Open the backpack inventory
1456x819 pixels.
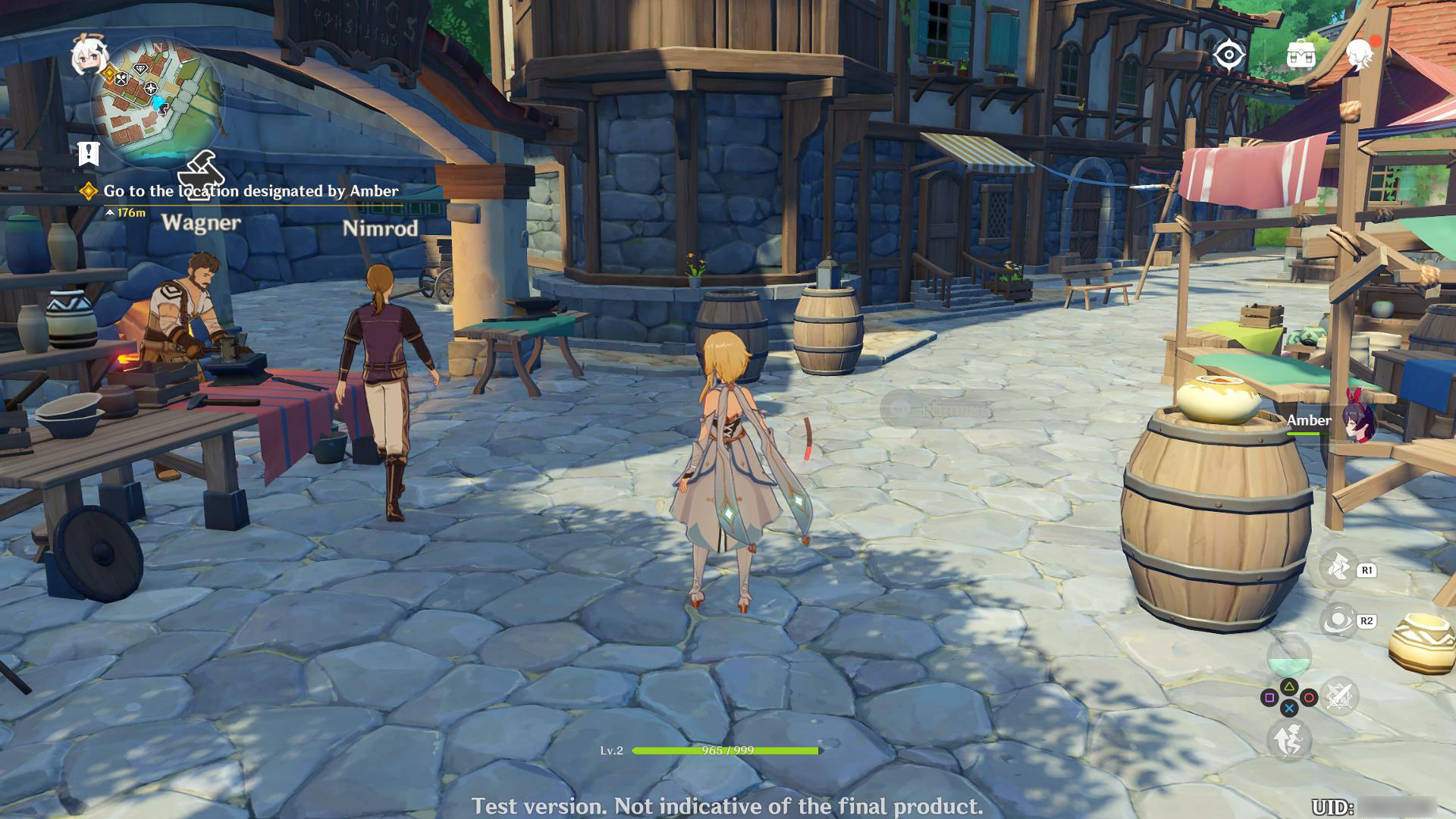[x=1301, y=55]
